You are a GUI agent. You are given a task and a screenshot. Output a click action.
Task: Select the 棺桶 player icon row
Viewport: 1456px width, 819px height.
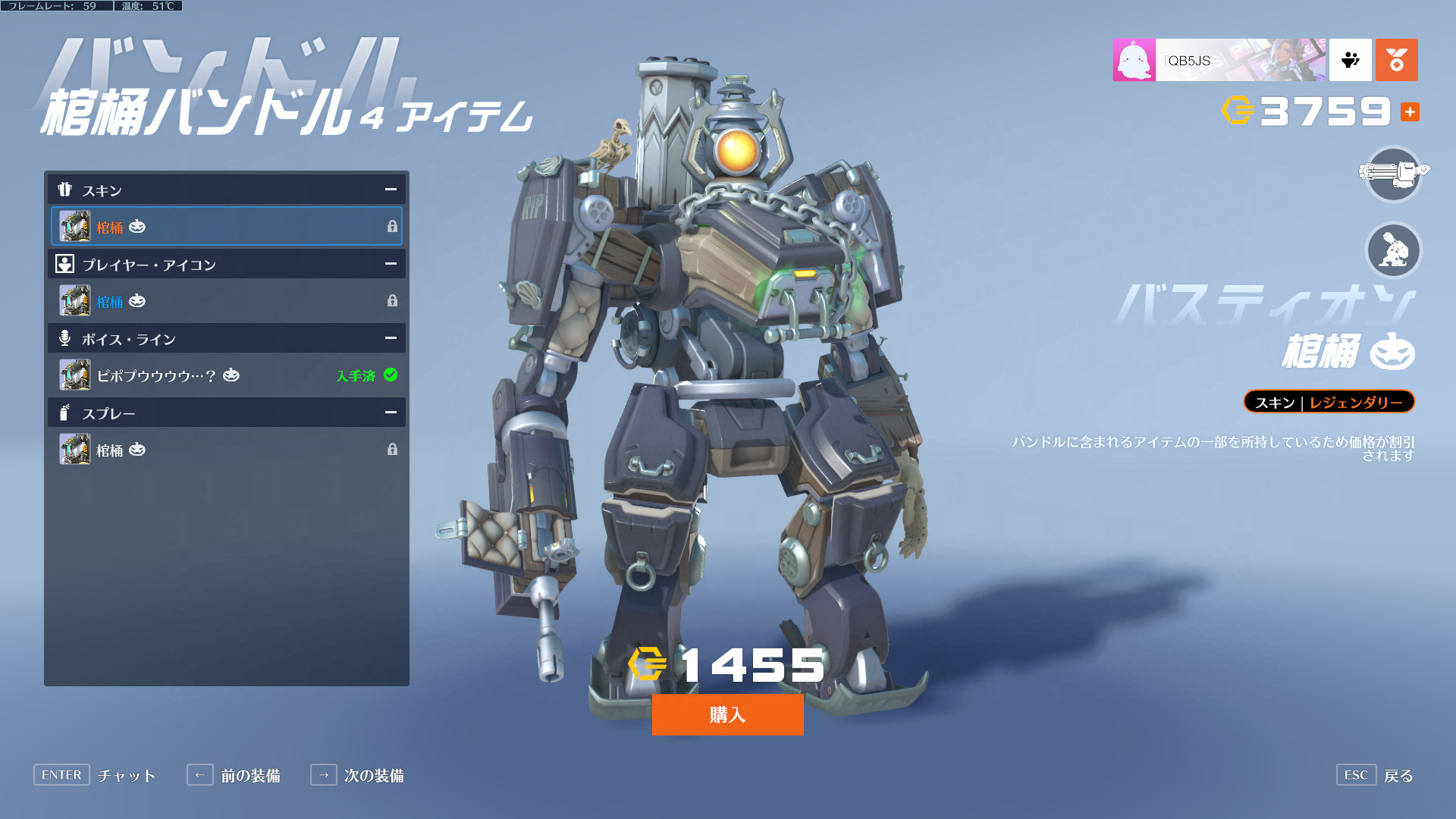[x=226, y=301]
